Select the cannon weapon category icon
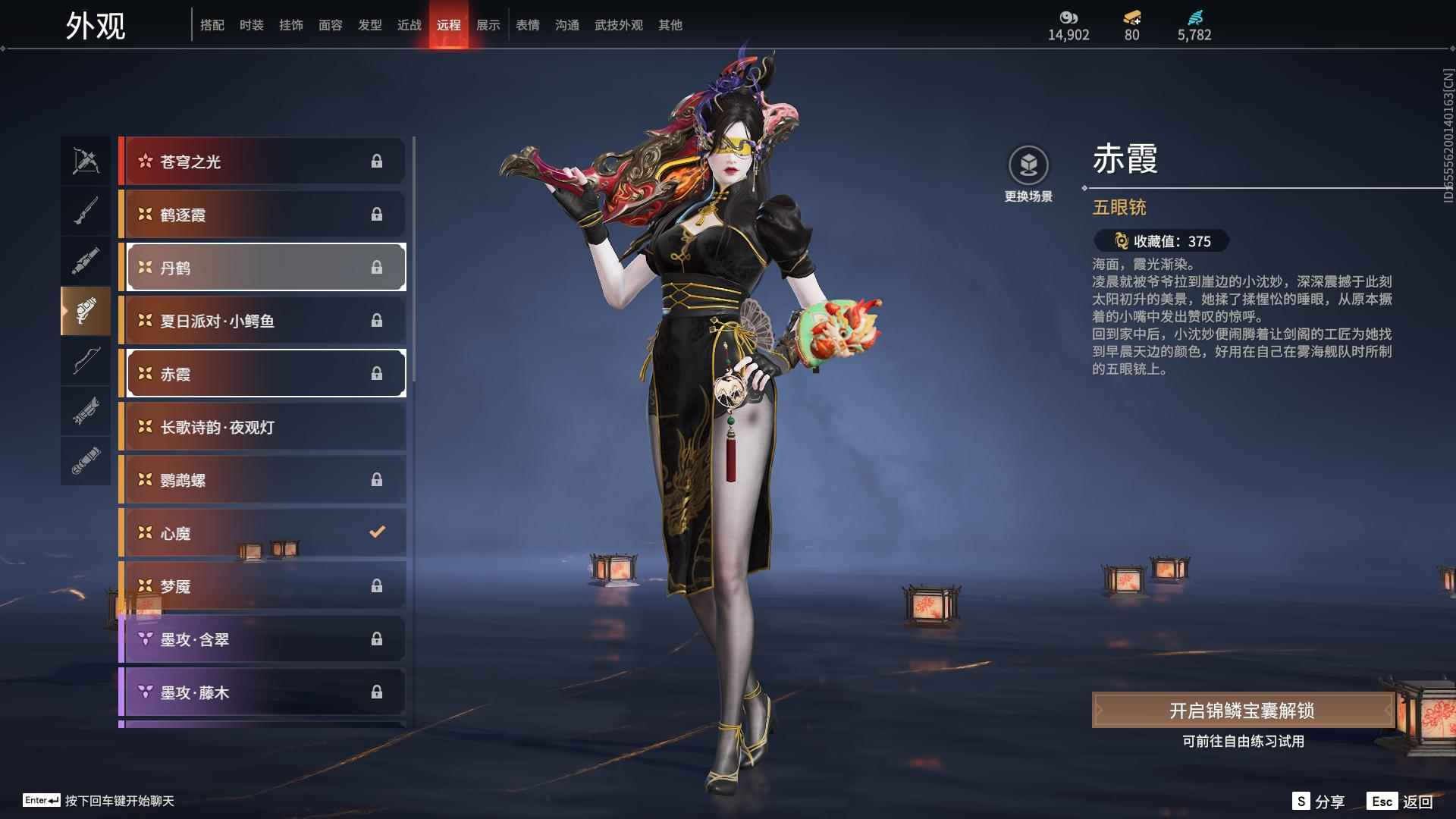Screen dimensions: 1456x819 86,260
